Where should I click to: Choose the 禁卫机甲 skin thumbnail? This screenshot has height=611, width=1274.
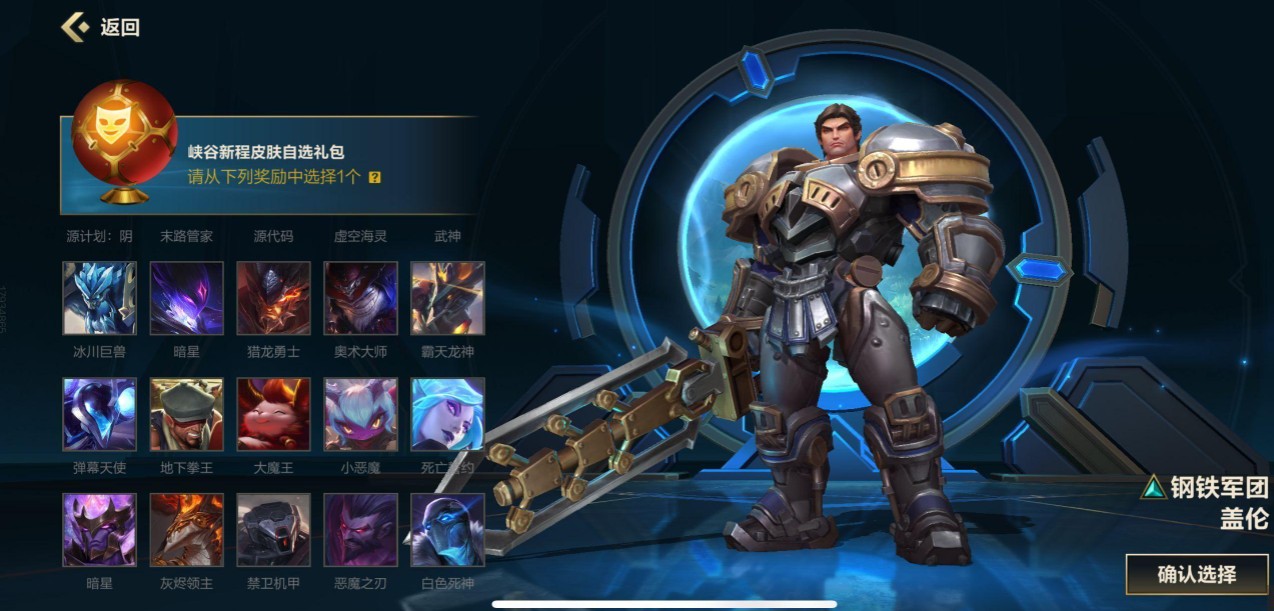point(274,530)
